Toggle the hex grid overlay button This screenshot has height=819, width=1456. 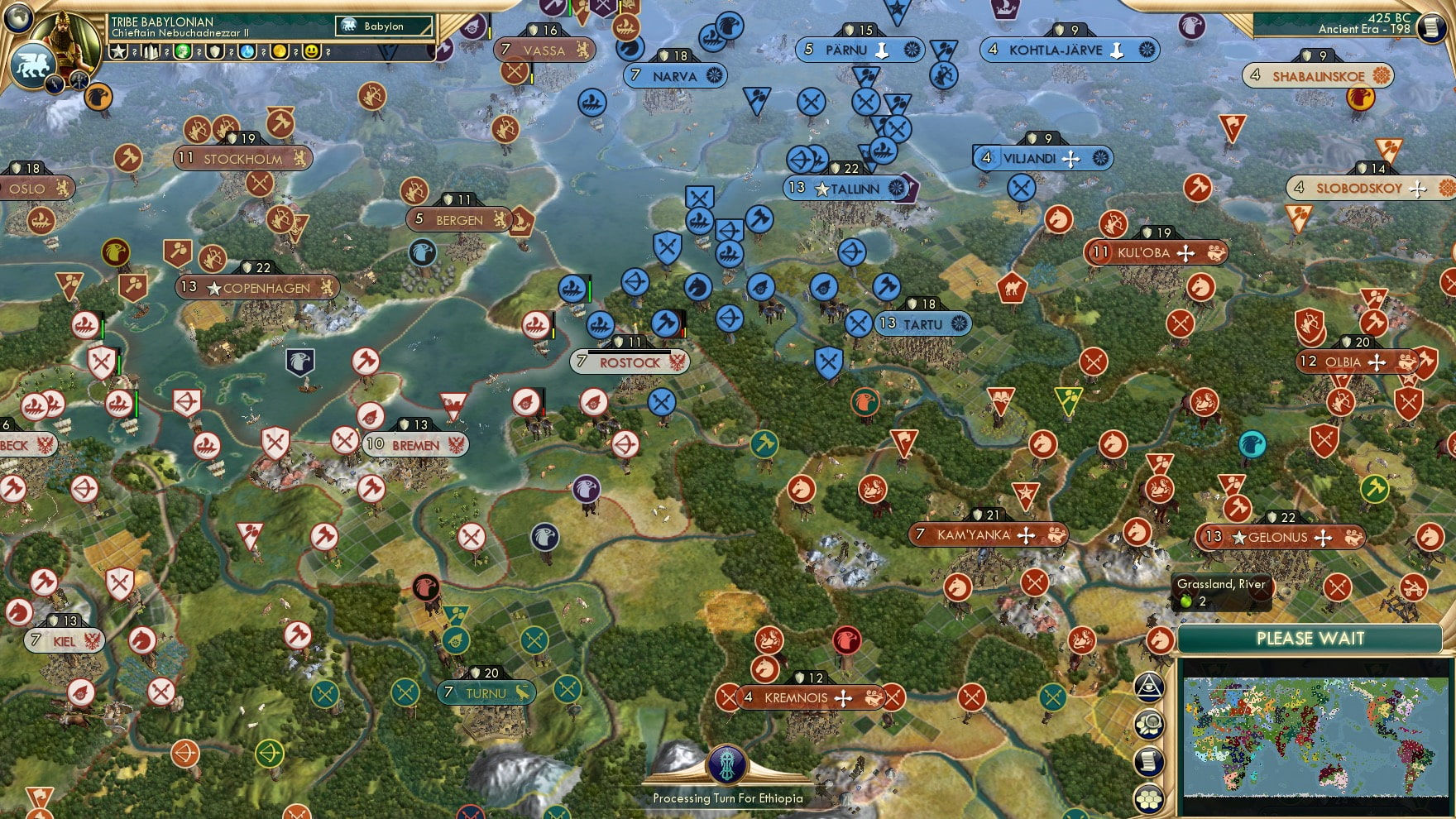(1149, 798)
